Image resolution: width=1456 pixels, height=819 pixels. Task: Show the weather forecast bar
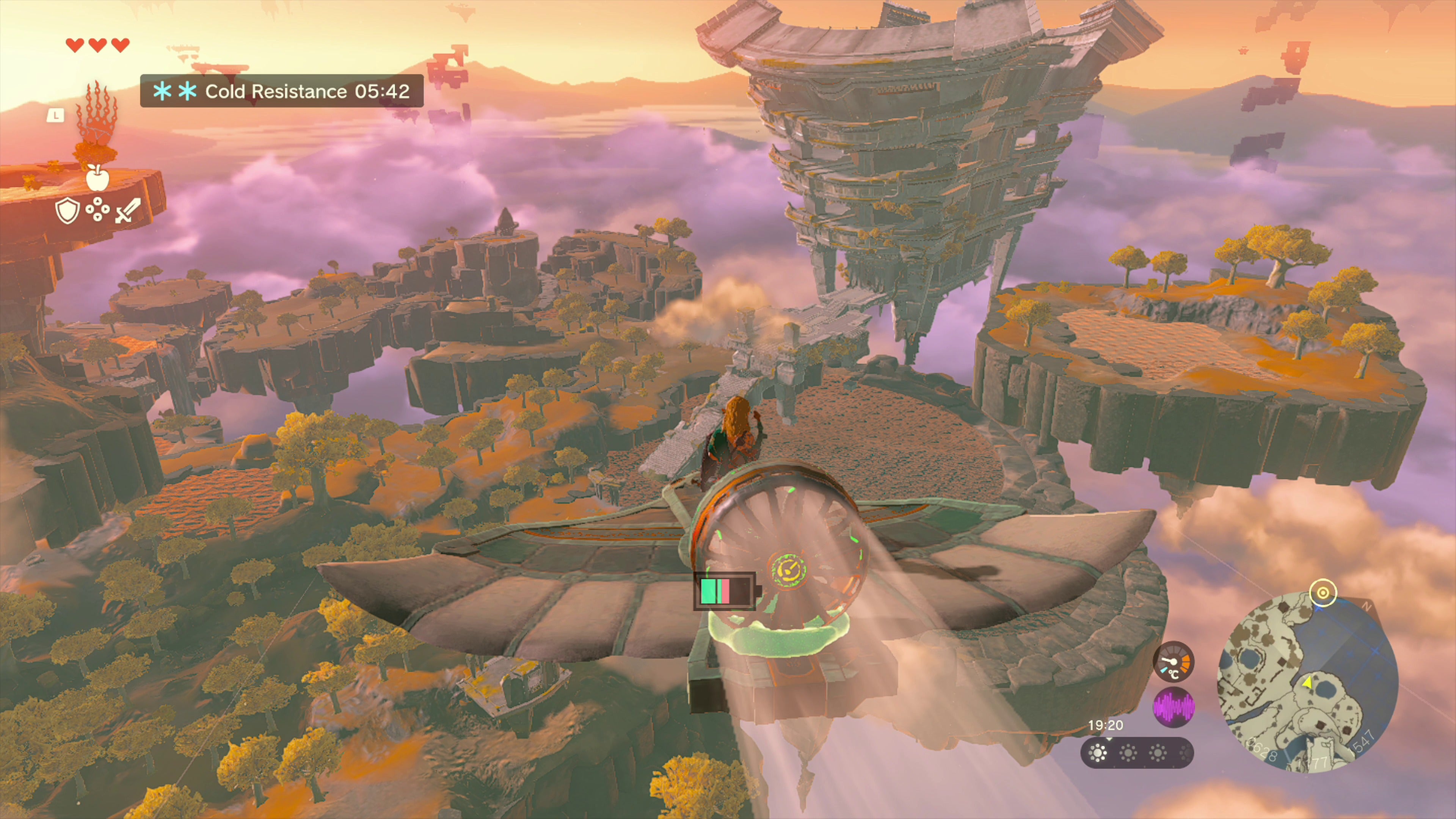(1137, 753)
